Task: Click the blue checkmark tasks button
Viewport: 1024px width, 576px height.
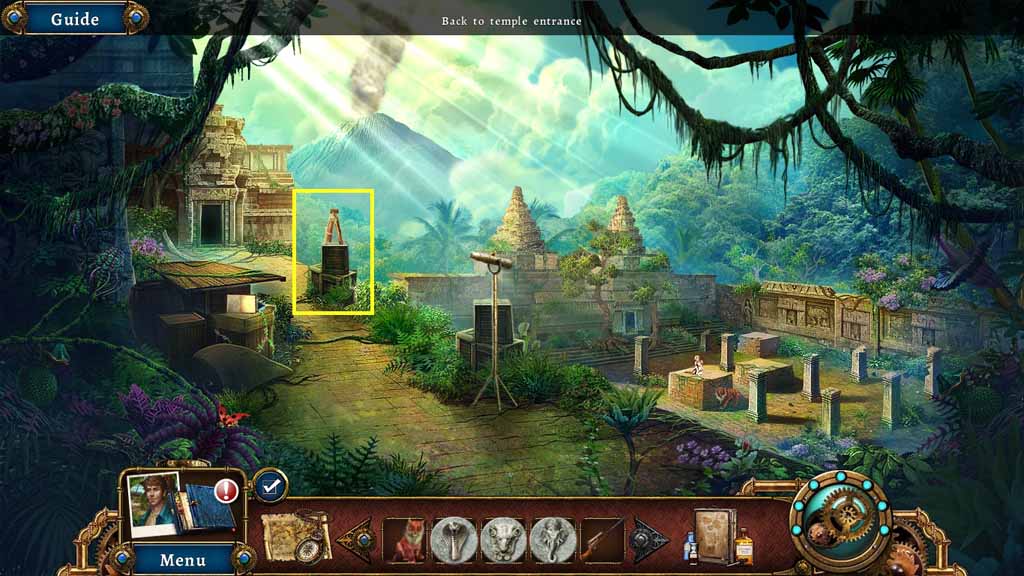Action: click(269, 486)
